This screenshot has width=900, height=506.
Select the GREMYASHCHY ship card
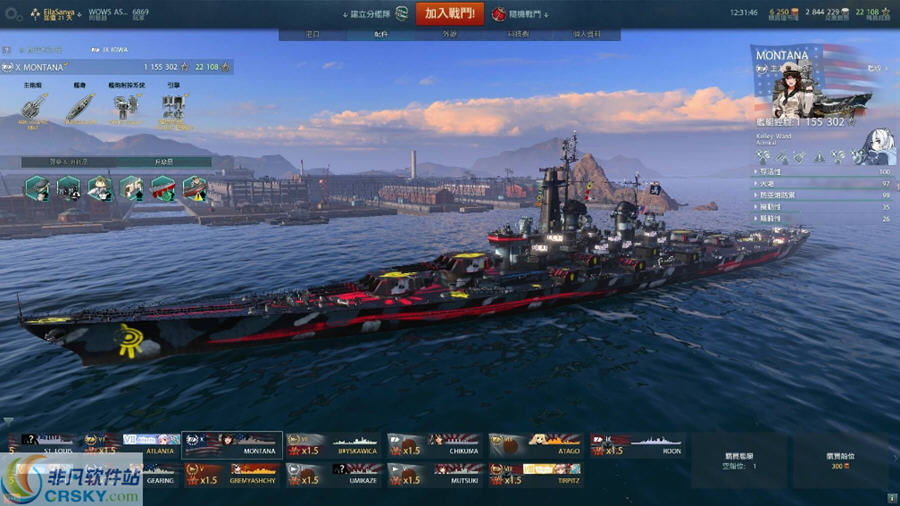[232, 474]
